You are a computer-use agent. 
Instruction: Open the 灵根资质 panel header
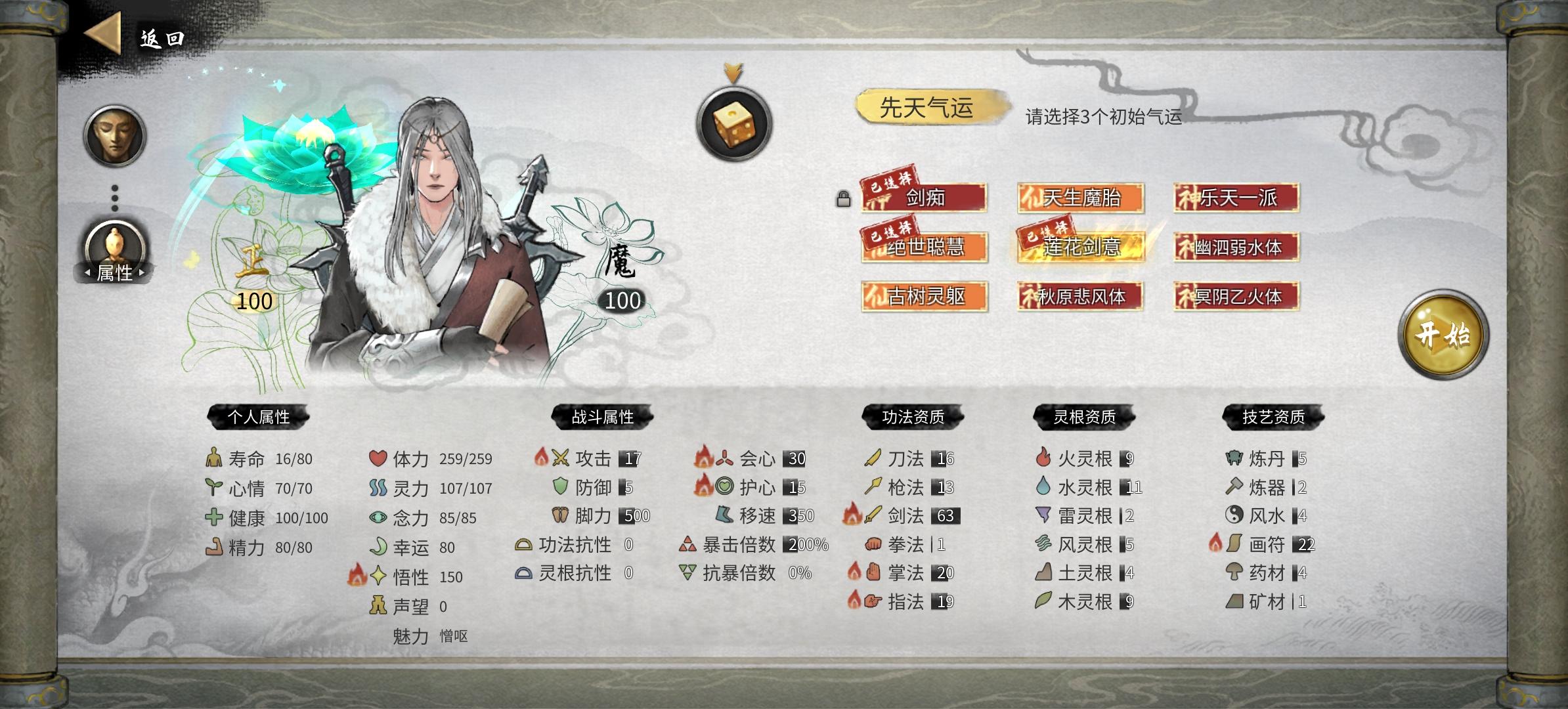coord(1082,416)
